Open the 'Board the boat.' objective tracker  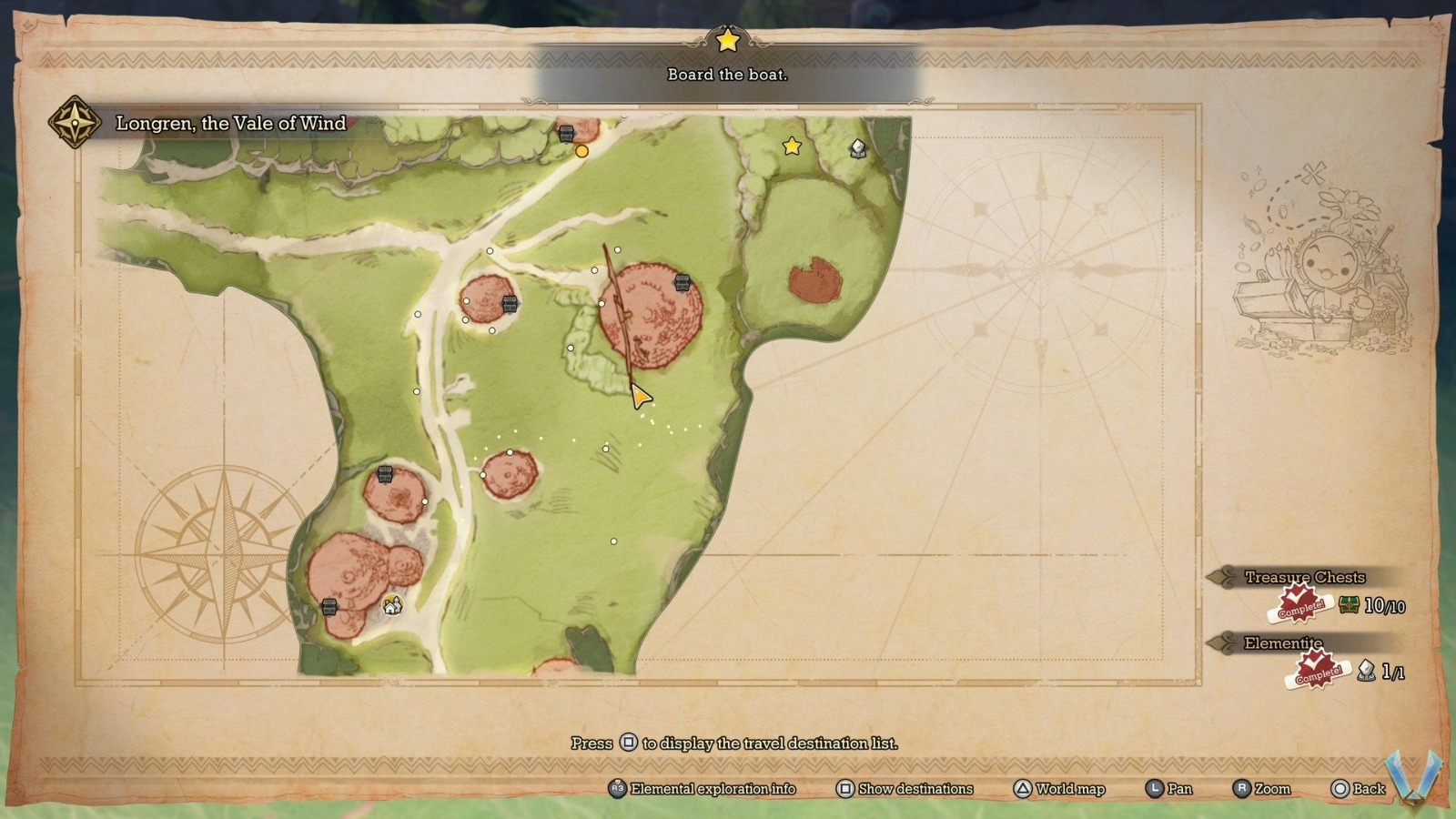pyautogui.click(x=727, y=74)
